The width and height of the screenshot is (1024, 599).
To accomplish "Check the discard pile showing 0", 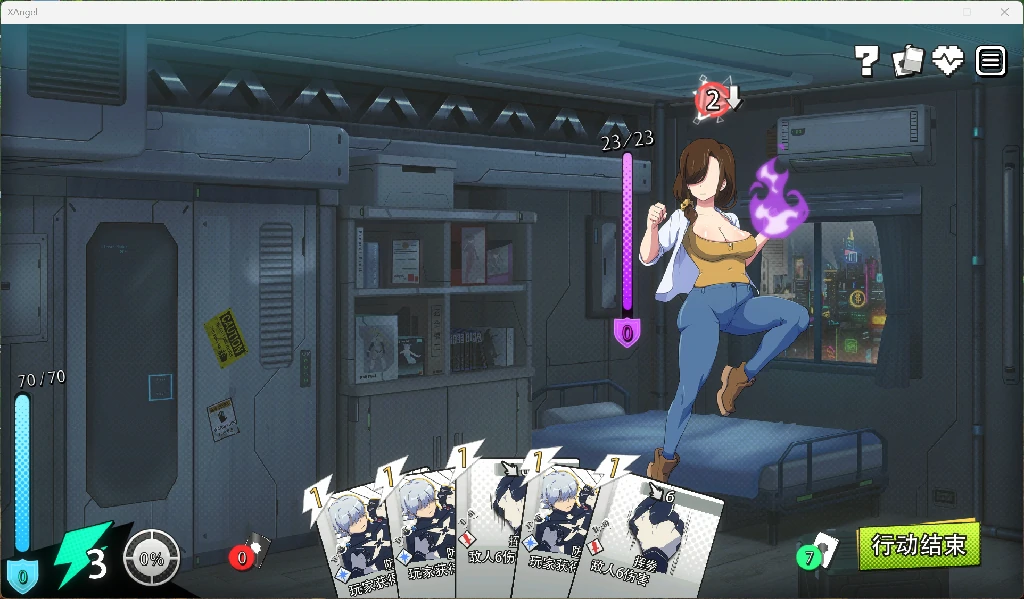I will click(248, 553).
